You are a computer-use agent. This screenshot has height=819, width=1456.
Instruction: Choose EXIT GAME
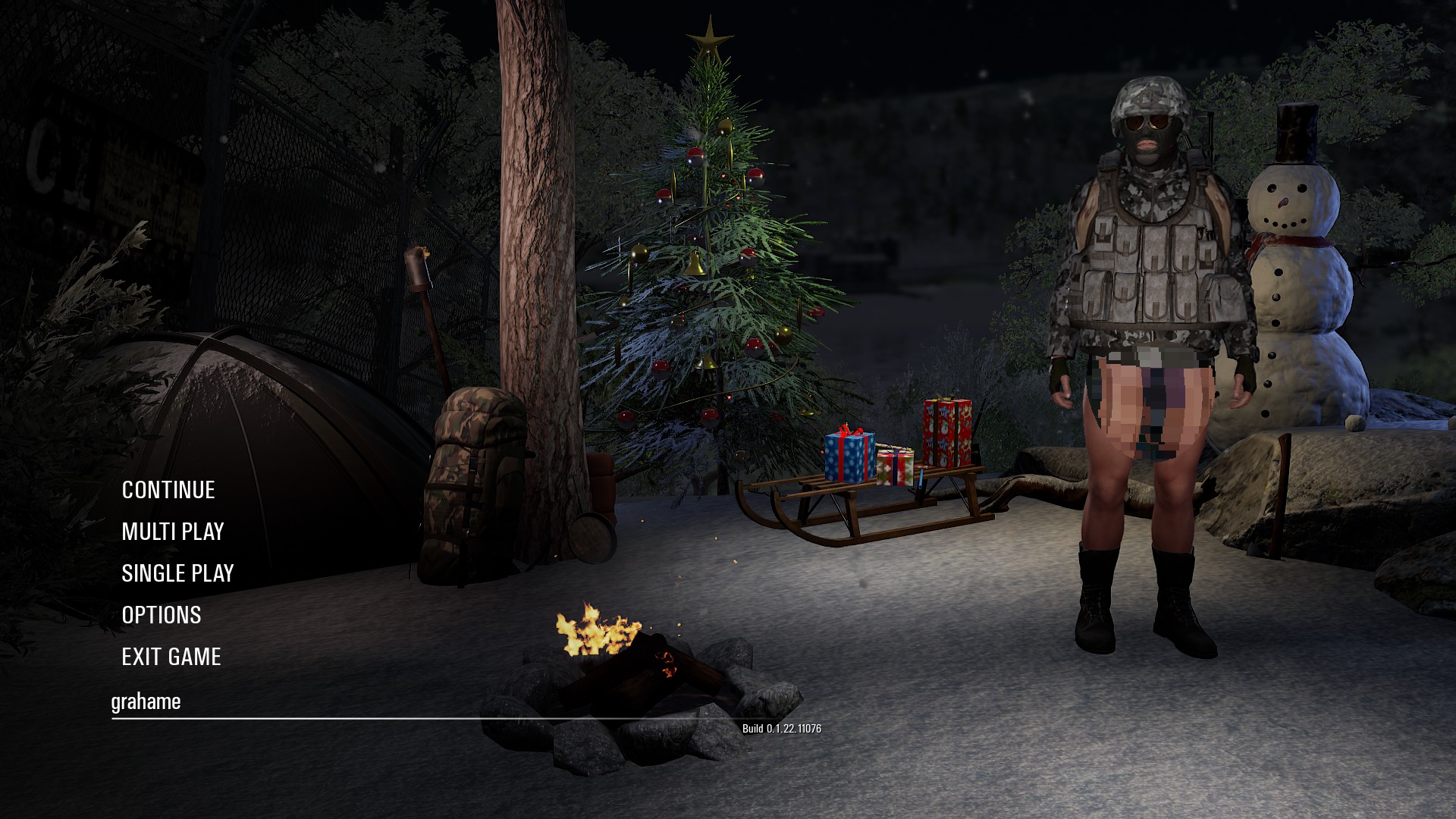click(171, 657)
